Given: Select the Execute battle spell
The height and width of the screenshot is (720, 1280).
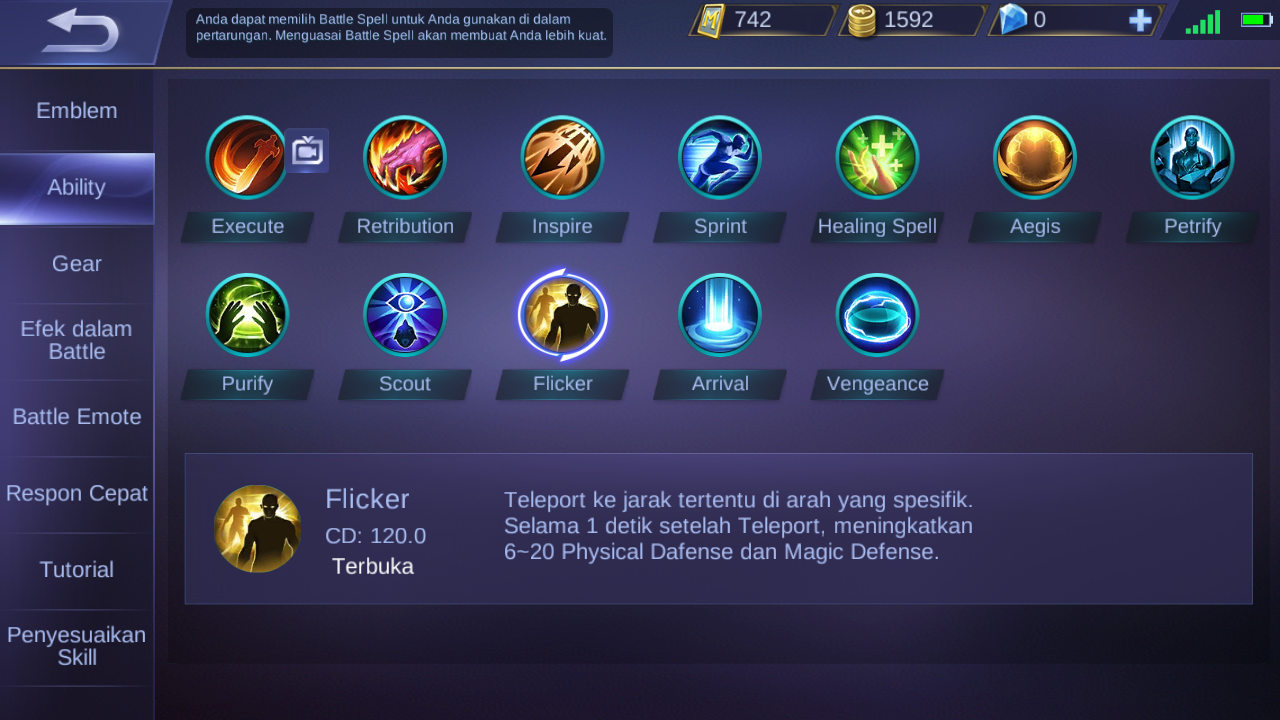Looking at the screenshot, I should point(247,157).
